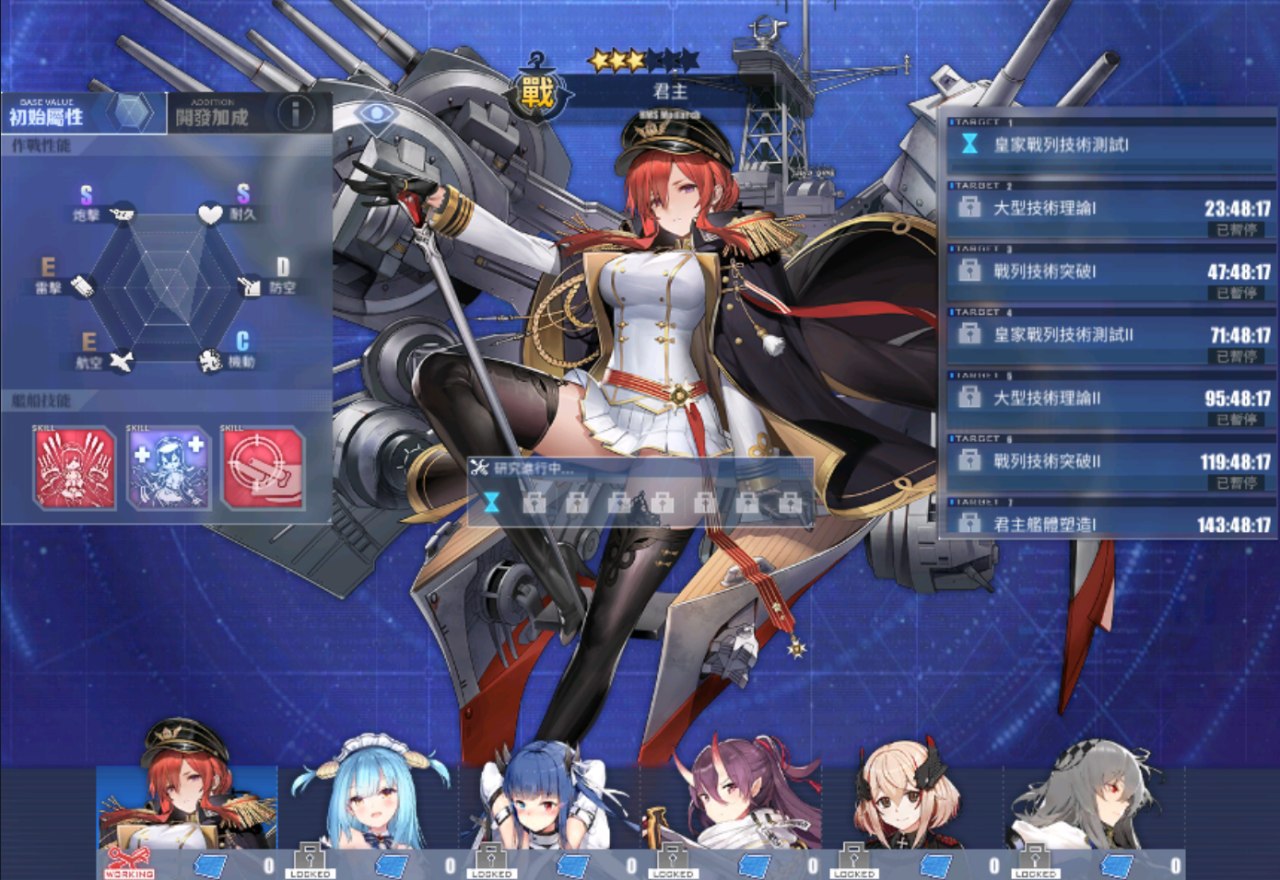The image size is (1280, 880).
Task: Choose the light-blue twin-tail maid ship portrait
Action: (x=368, y=800)
